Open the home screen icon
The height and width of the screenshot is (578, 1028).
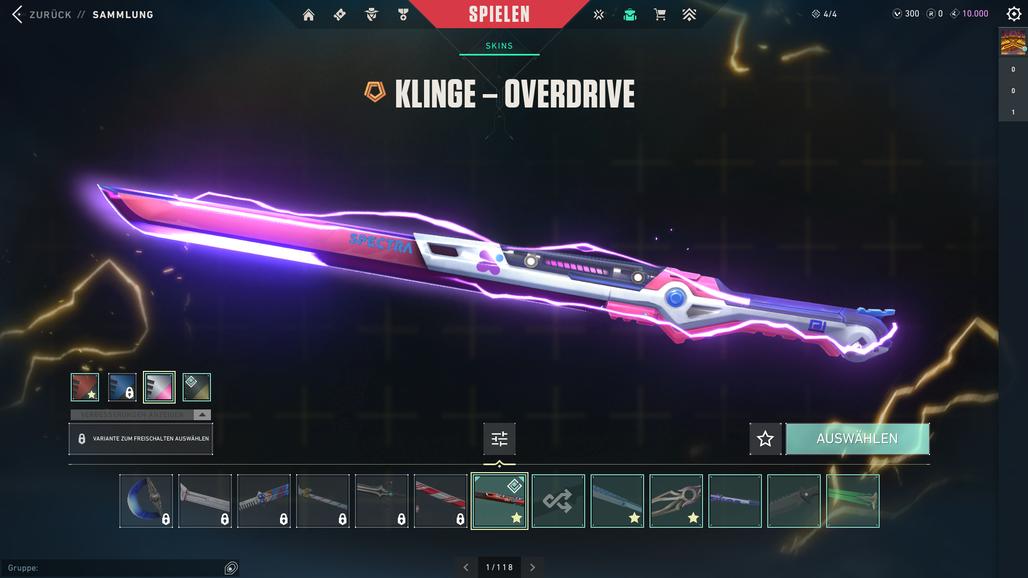point(308,15)
